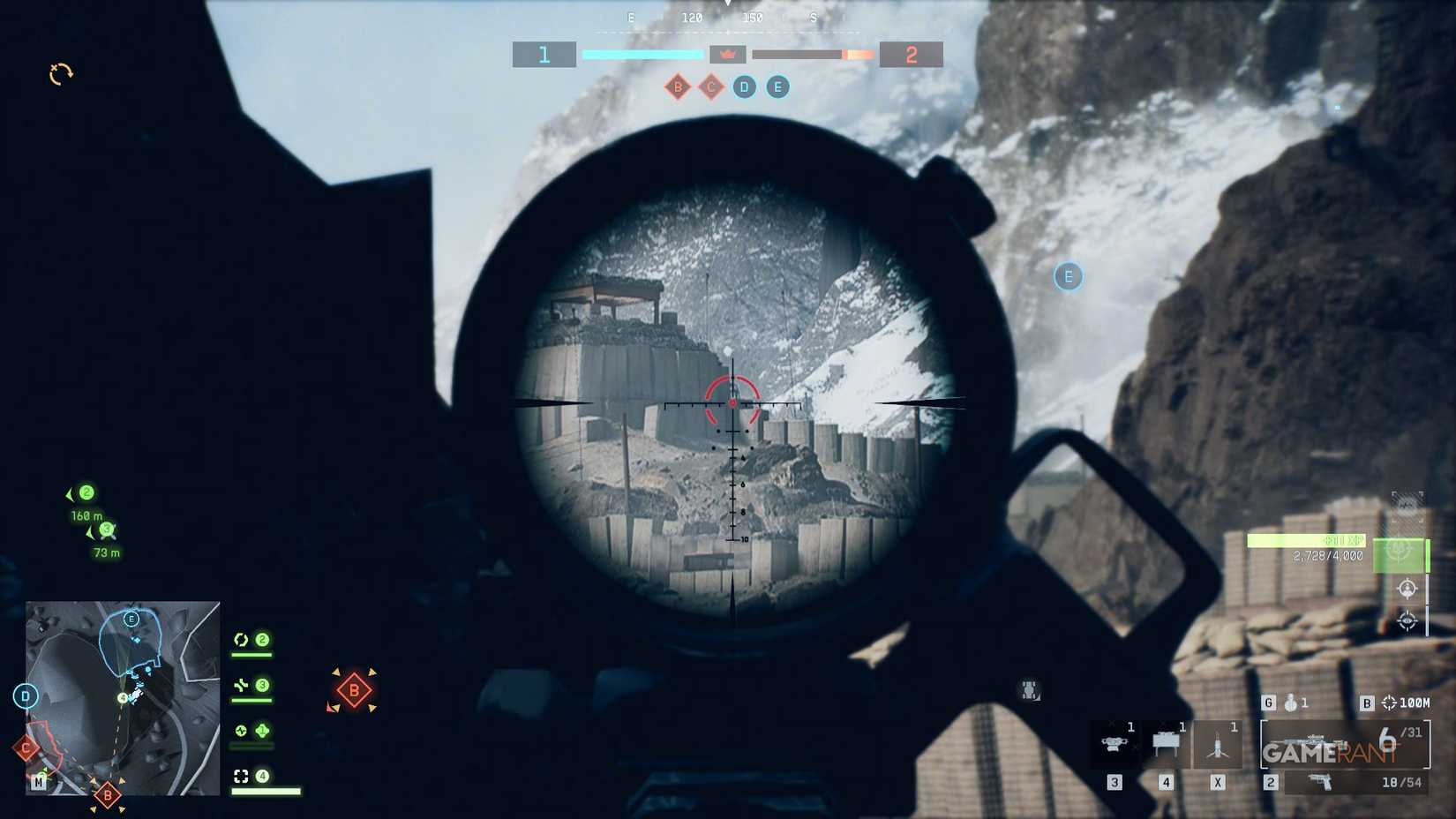This screenshot has height=819, width=1456.
Task: Click the 2,728/4,000 XP counter text
Action: point(1325,556)
